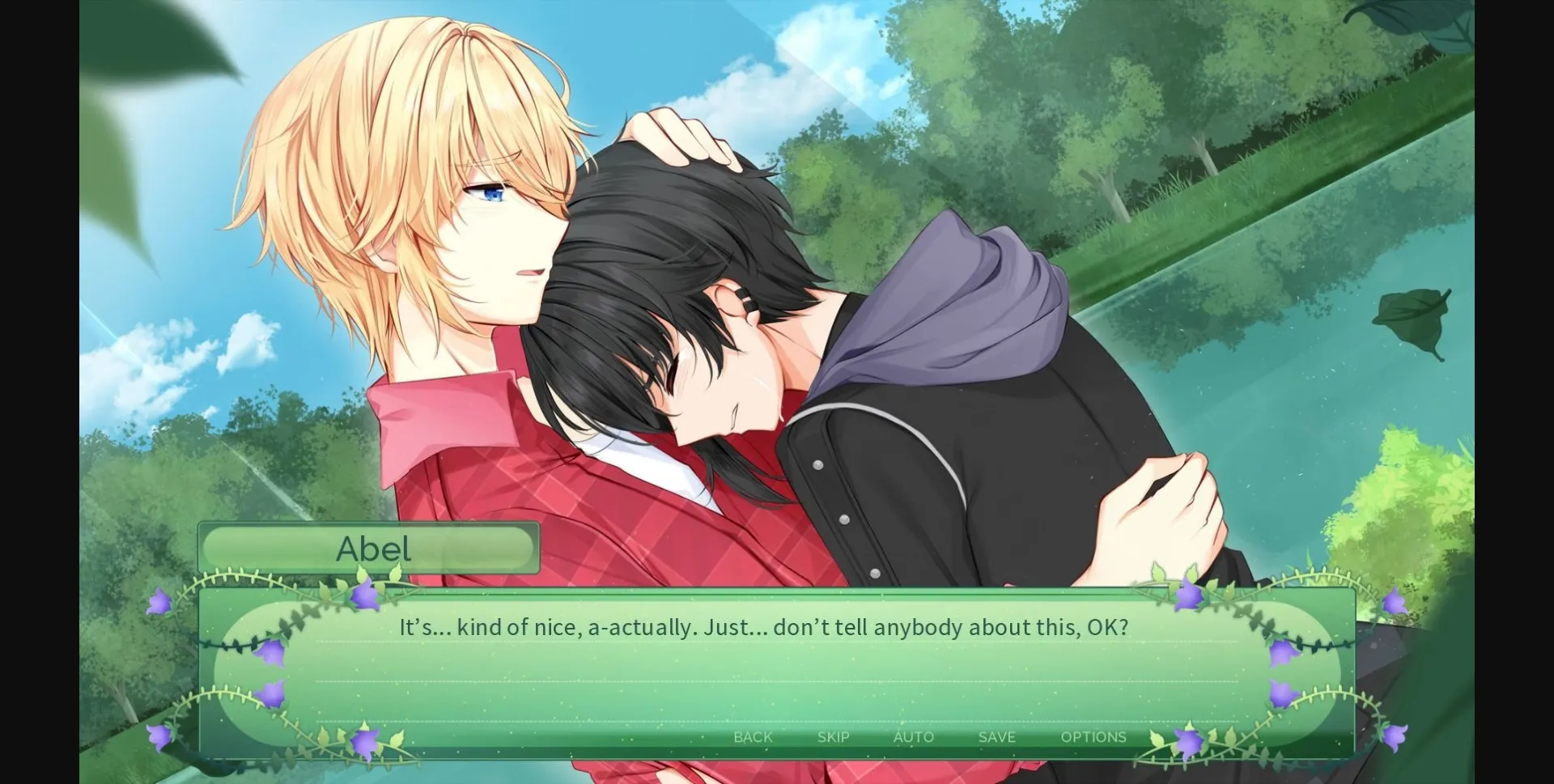Enable SKIP mode to fast-forward text
Screen dimensions: 1554x784
[x=832, y=737]
